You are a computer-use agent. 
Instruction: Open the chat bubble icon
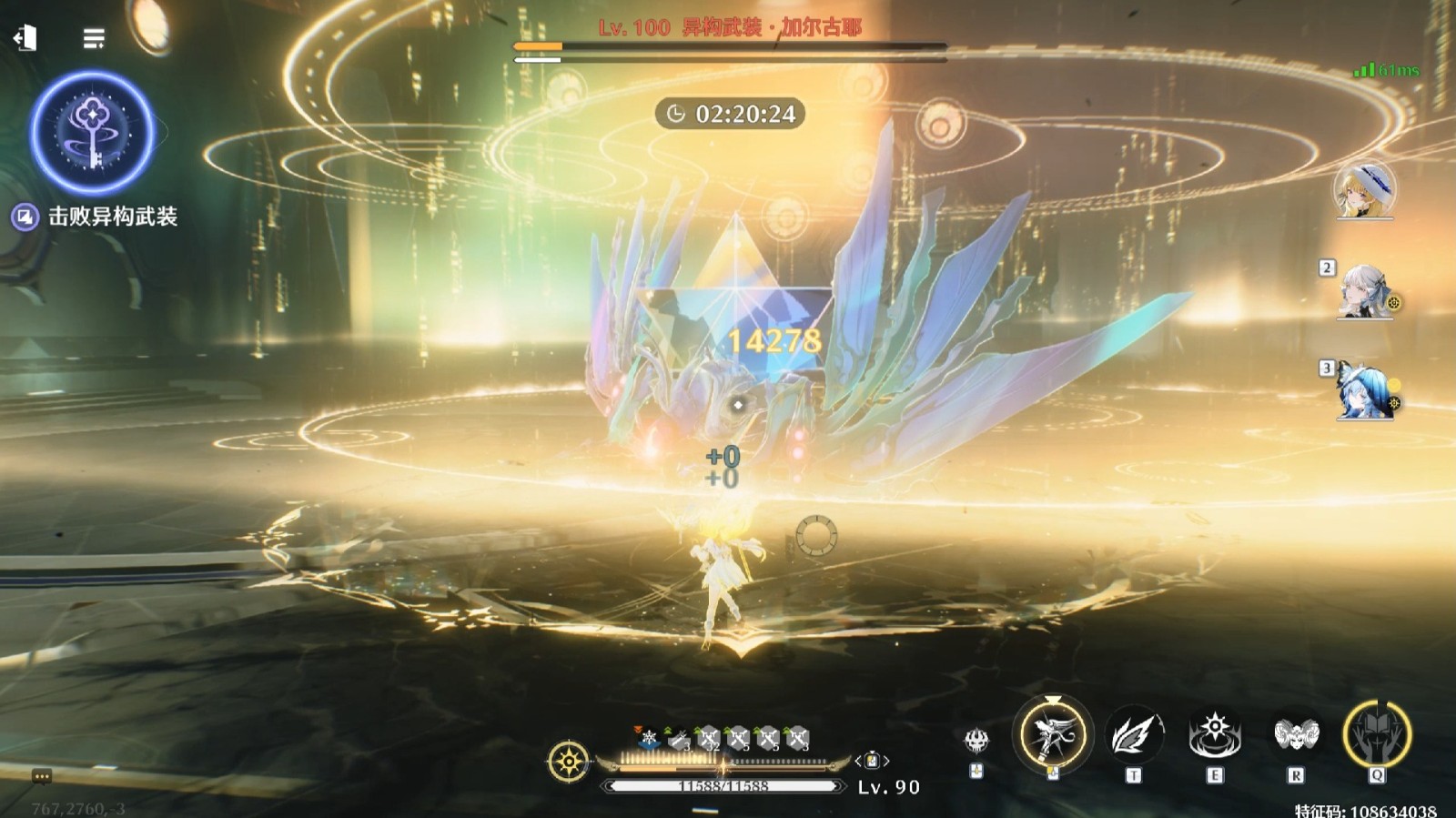41,776
